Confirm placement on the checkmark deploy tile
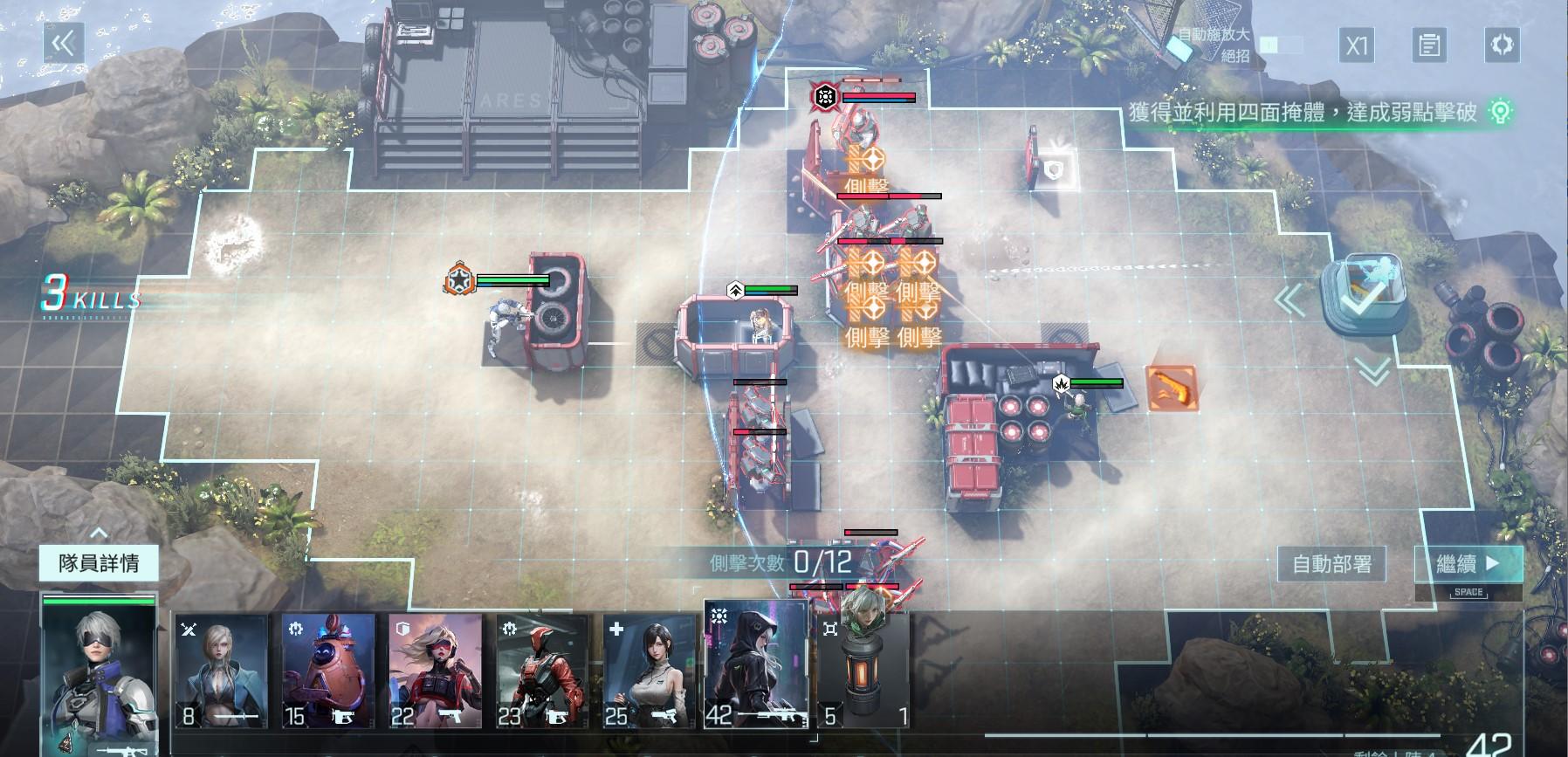Image resolution: width=1568 pixels, height=757 pixels. (1362, 295)
